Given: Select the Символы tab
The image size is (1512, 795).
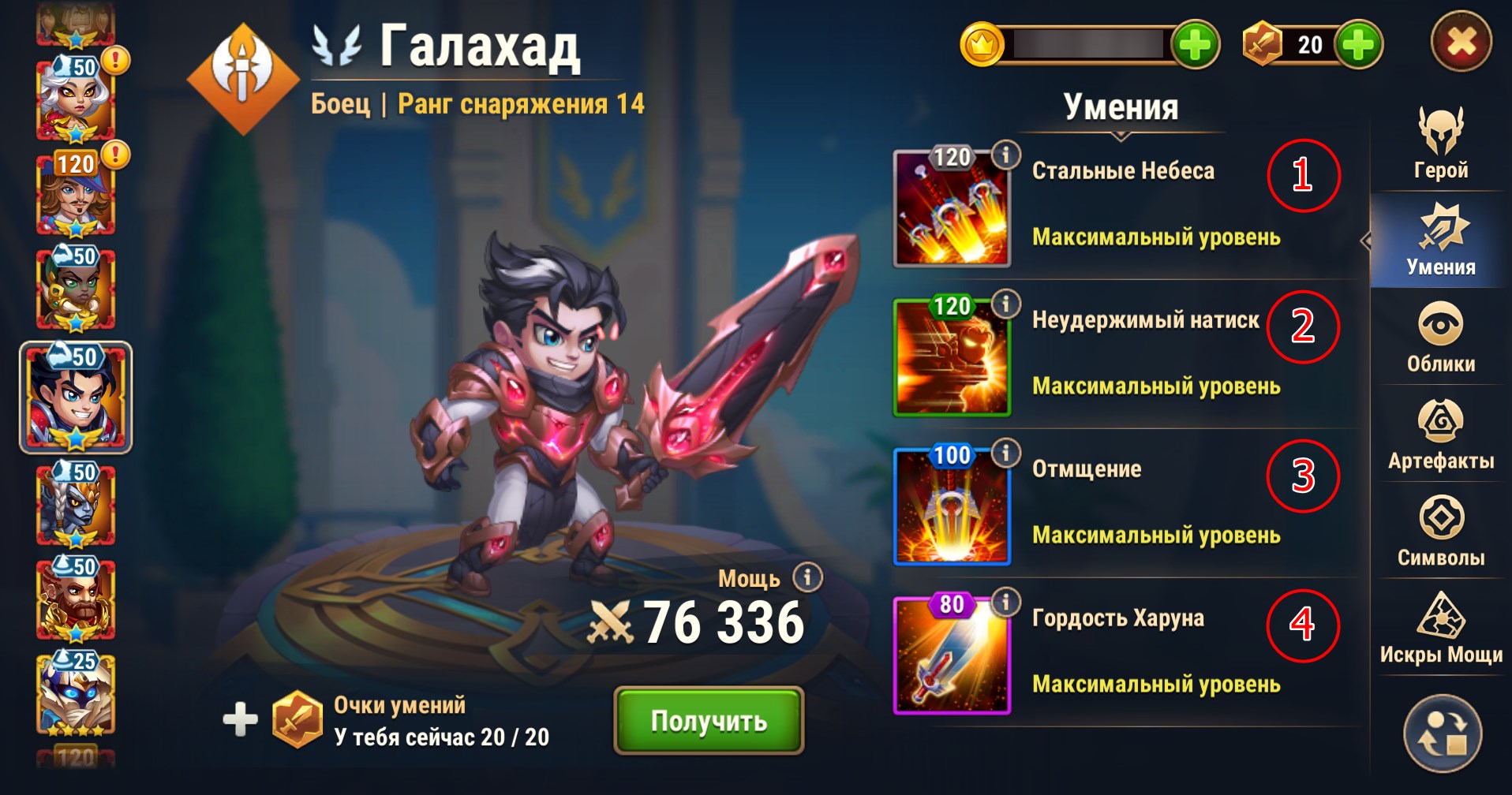Looking at the screenshot, I should coord(1440,532).
